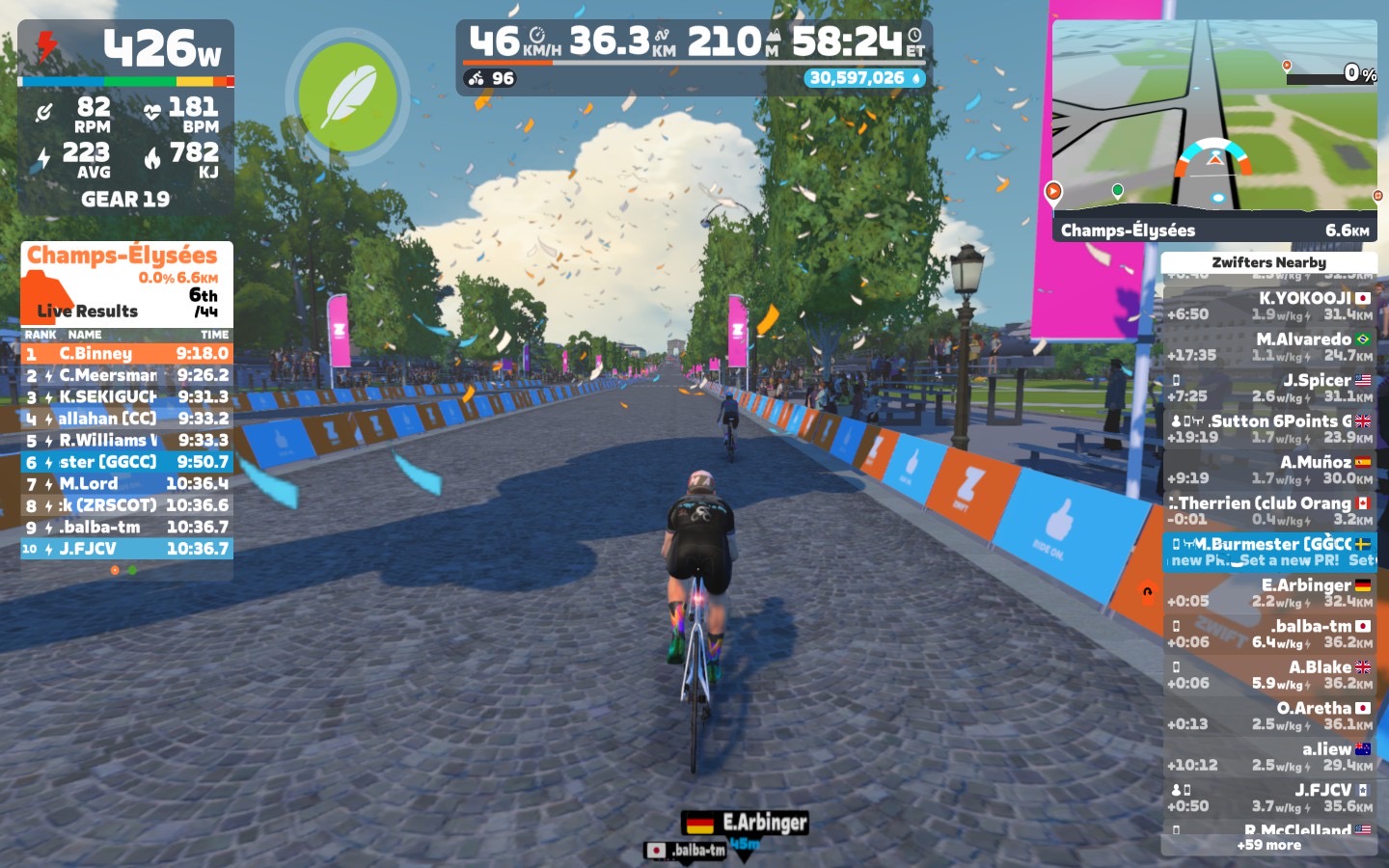Select O.Aretha rider row
Viewport: 1389px width, 868px height.
[x=1269, y=716]
